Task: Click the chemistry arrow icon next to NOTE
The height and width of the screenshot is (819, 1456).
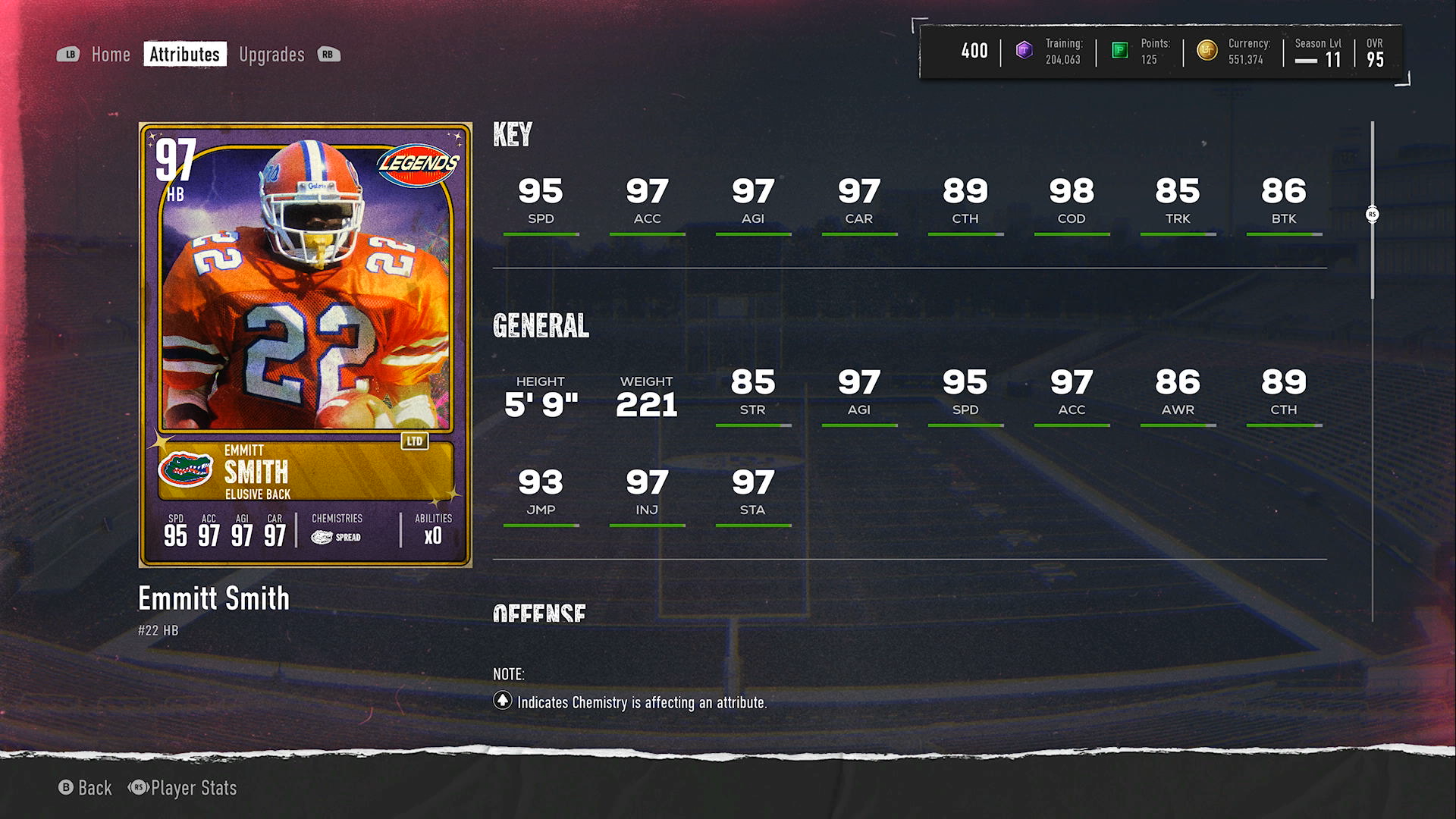Action: (x=502, y=703)
